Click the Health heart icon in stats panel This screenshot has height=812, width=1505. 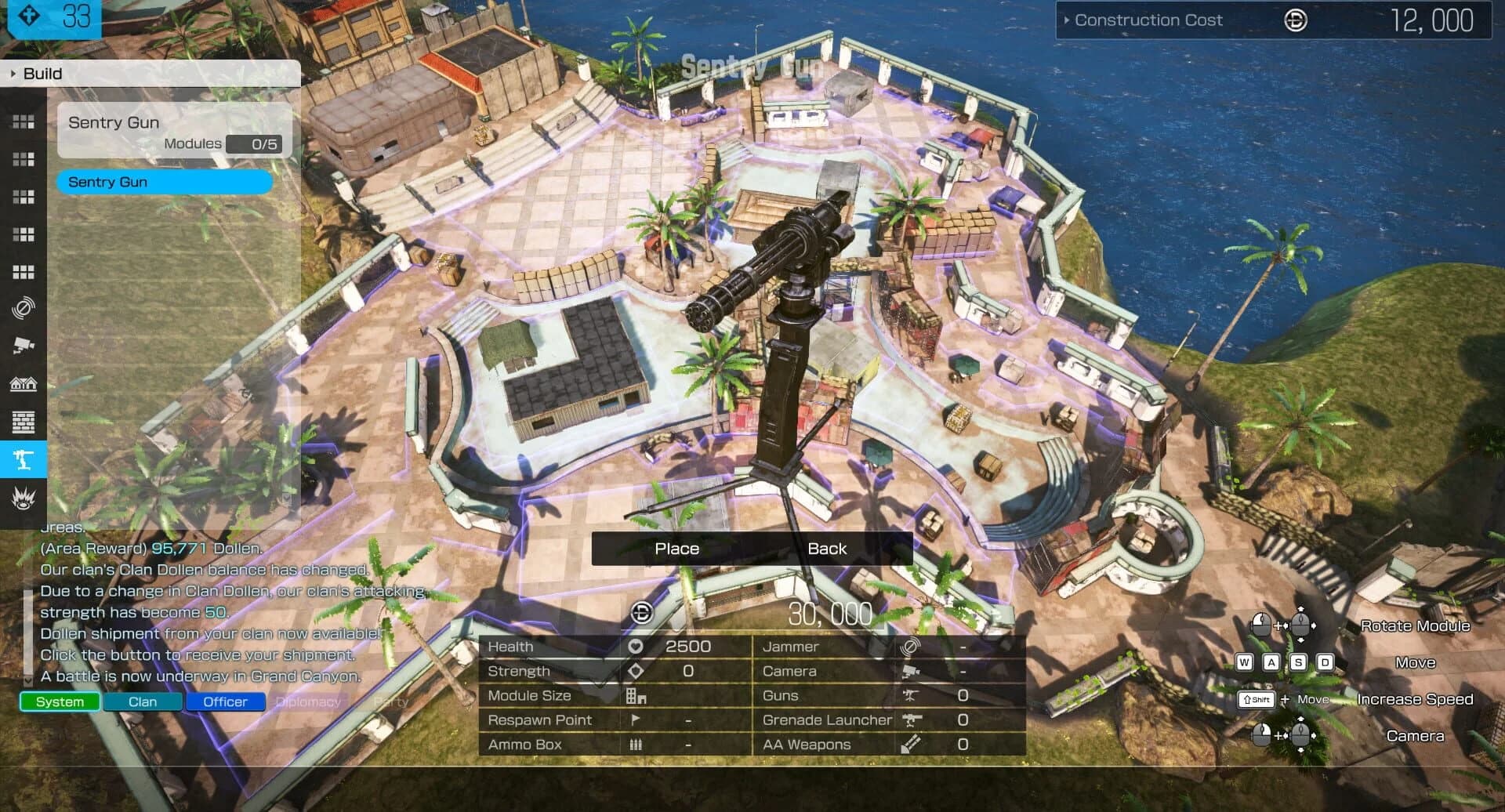click(635, 647)
